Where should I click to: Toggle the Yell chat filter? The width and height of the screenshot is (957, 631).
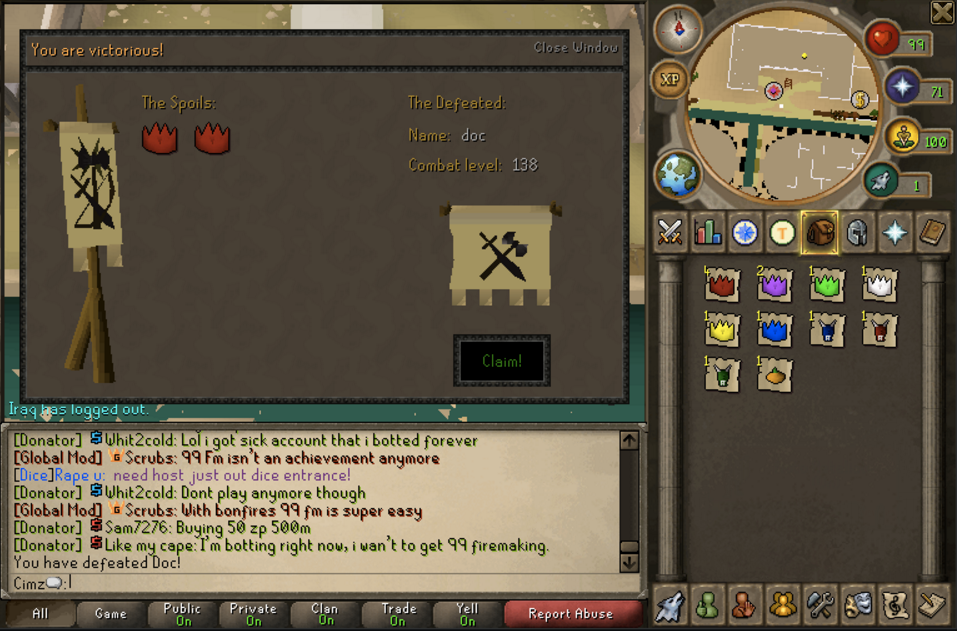pos(466,614)
